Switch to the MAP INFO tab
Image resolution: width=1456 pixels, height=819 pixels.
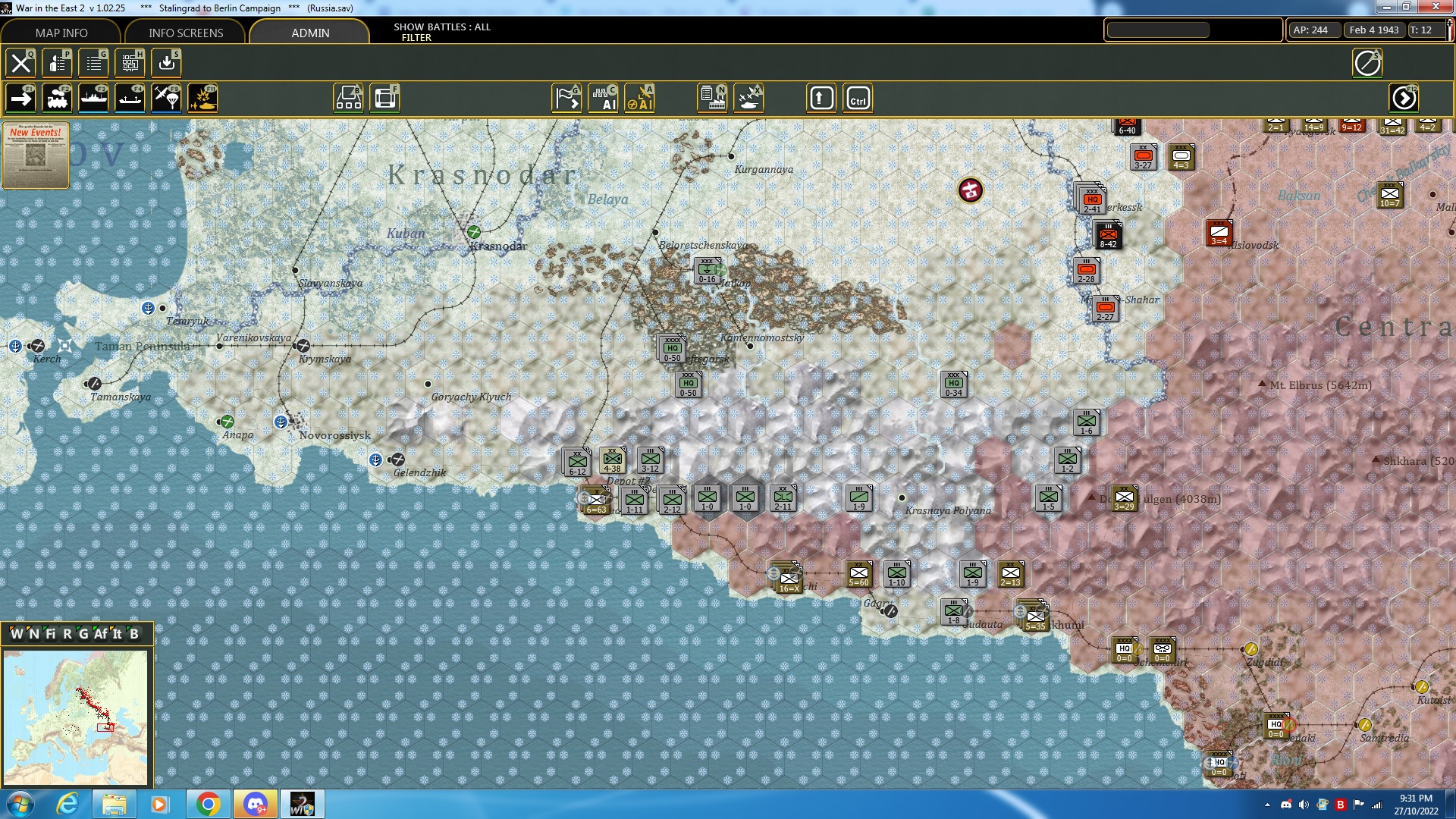(x=61, y=33)
